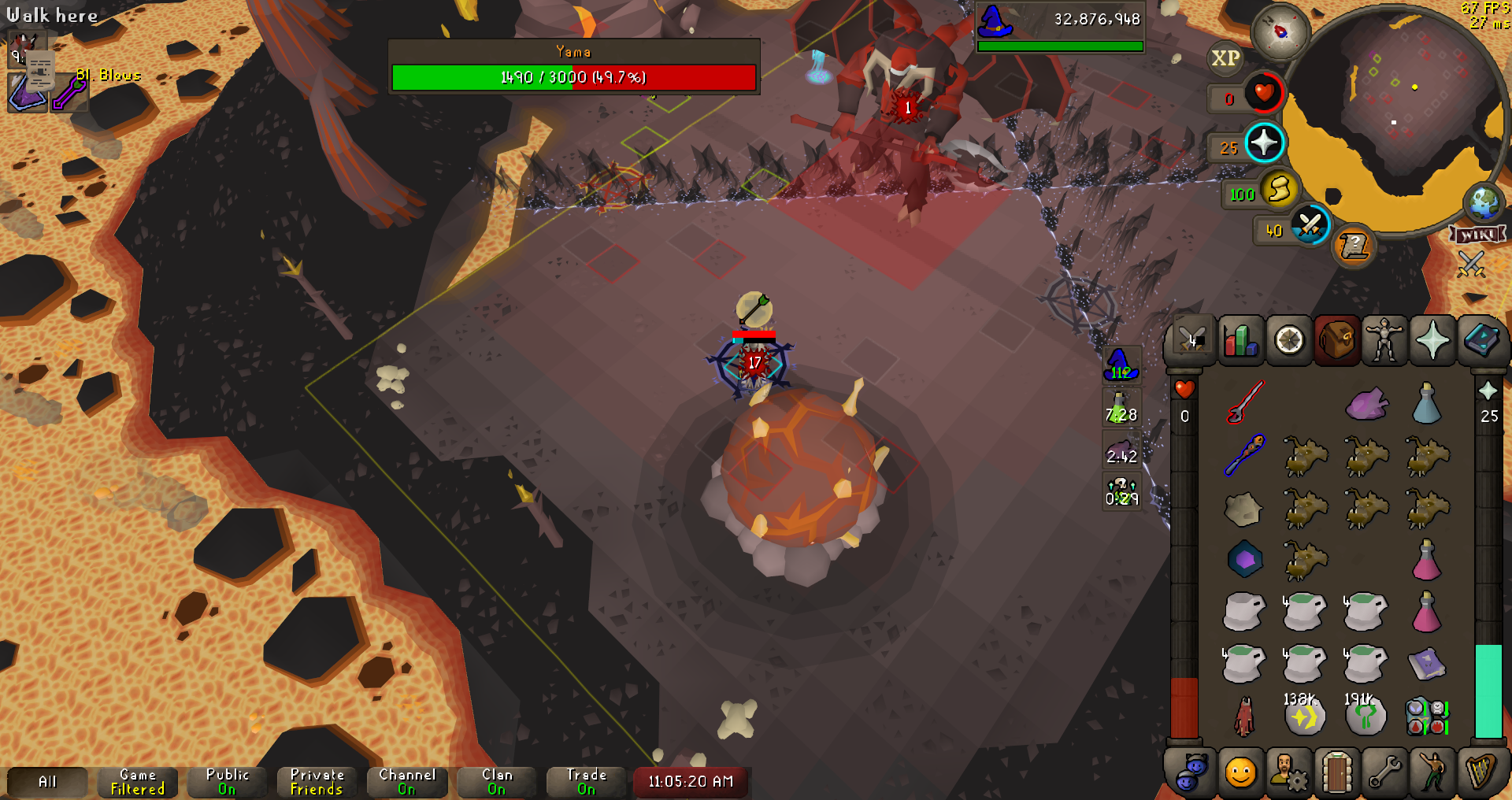Switch to the Skills tab
This screenshot has height=800, width=1512.
tap(1240, 341)
